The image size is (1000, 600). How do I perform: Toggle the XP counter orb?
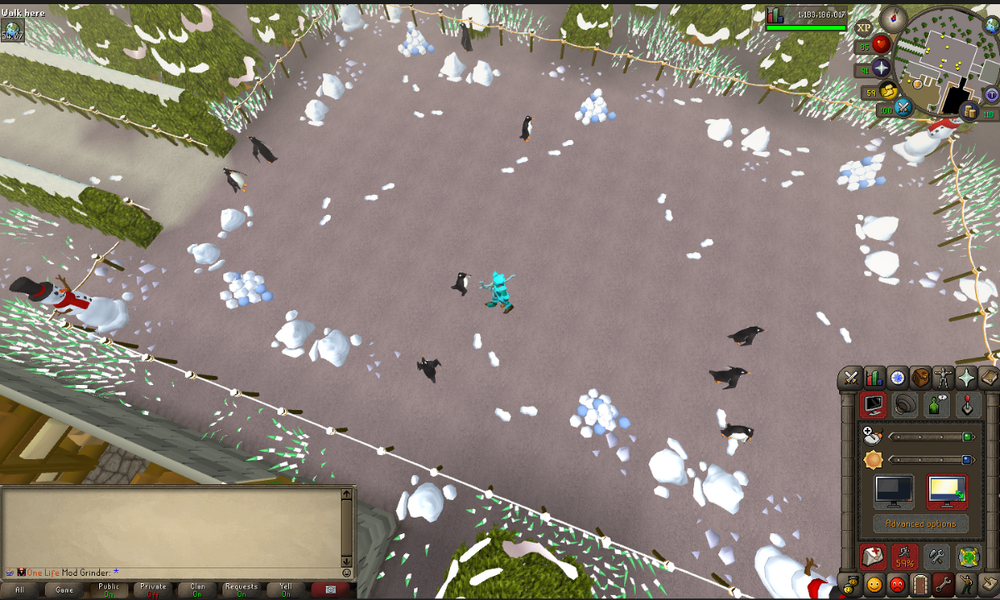pyautogui.click(x=864, y=28)
